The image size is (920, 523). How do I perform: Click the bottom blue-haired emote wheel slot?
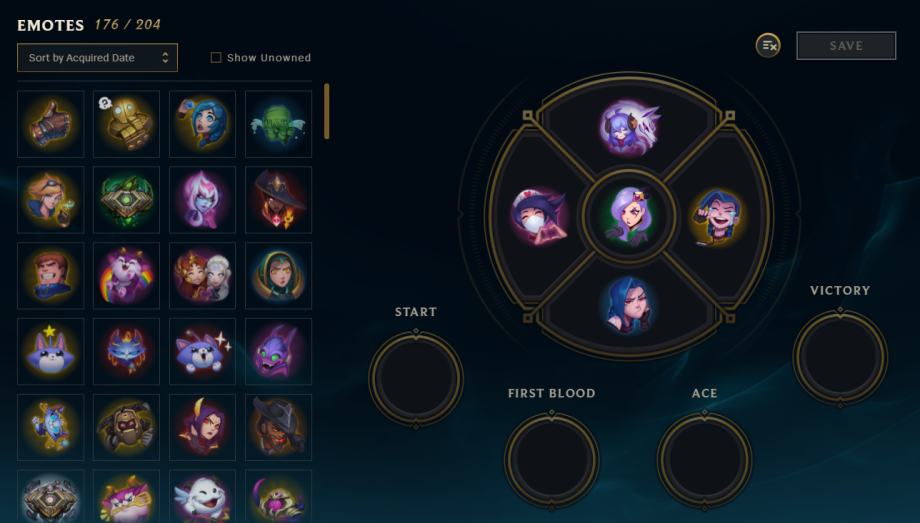629,304
